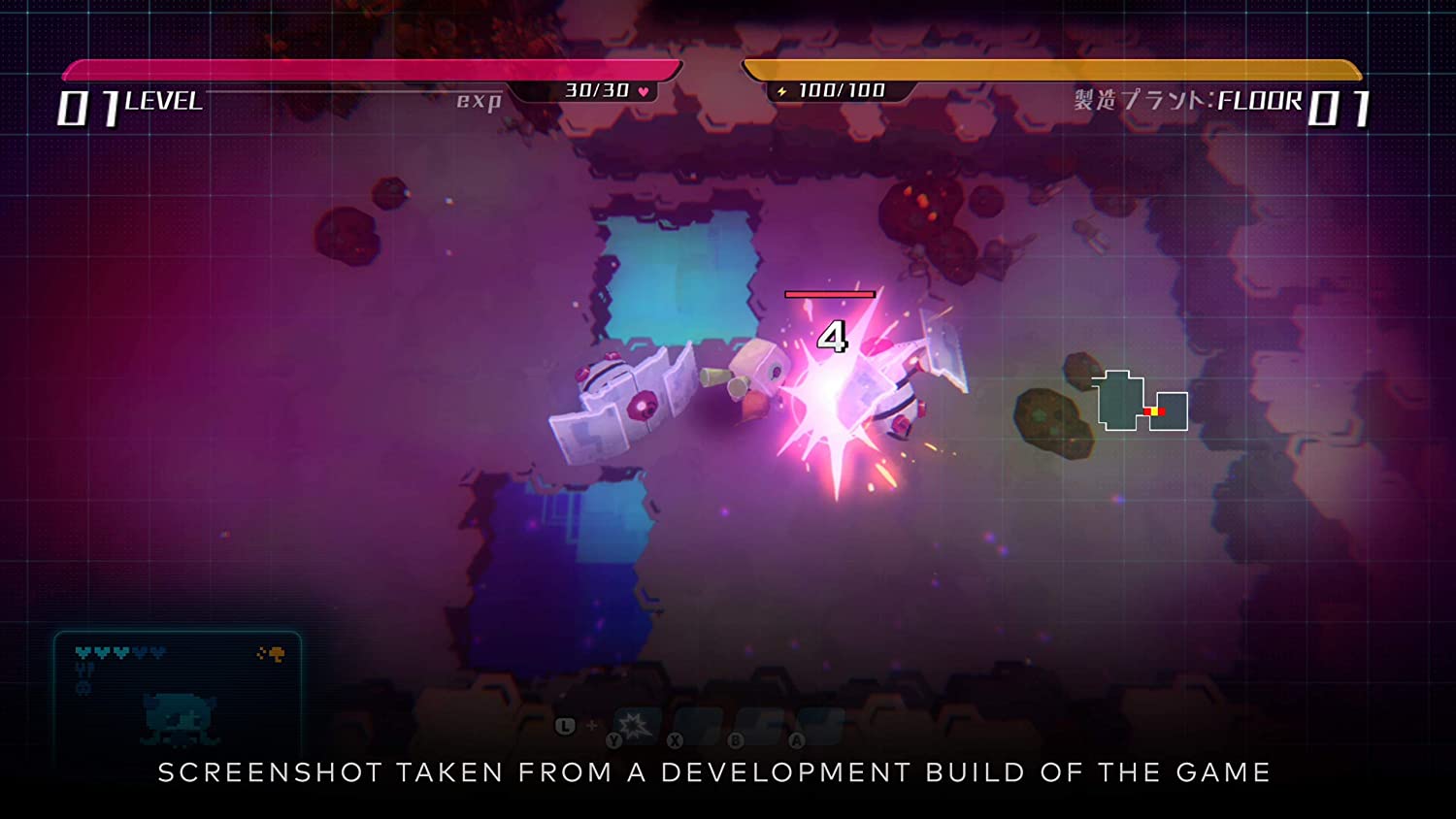The width and height of the screenshot is (1456, 819).
Task: Select the pixel character status panel
Action: (178, 693)
